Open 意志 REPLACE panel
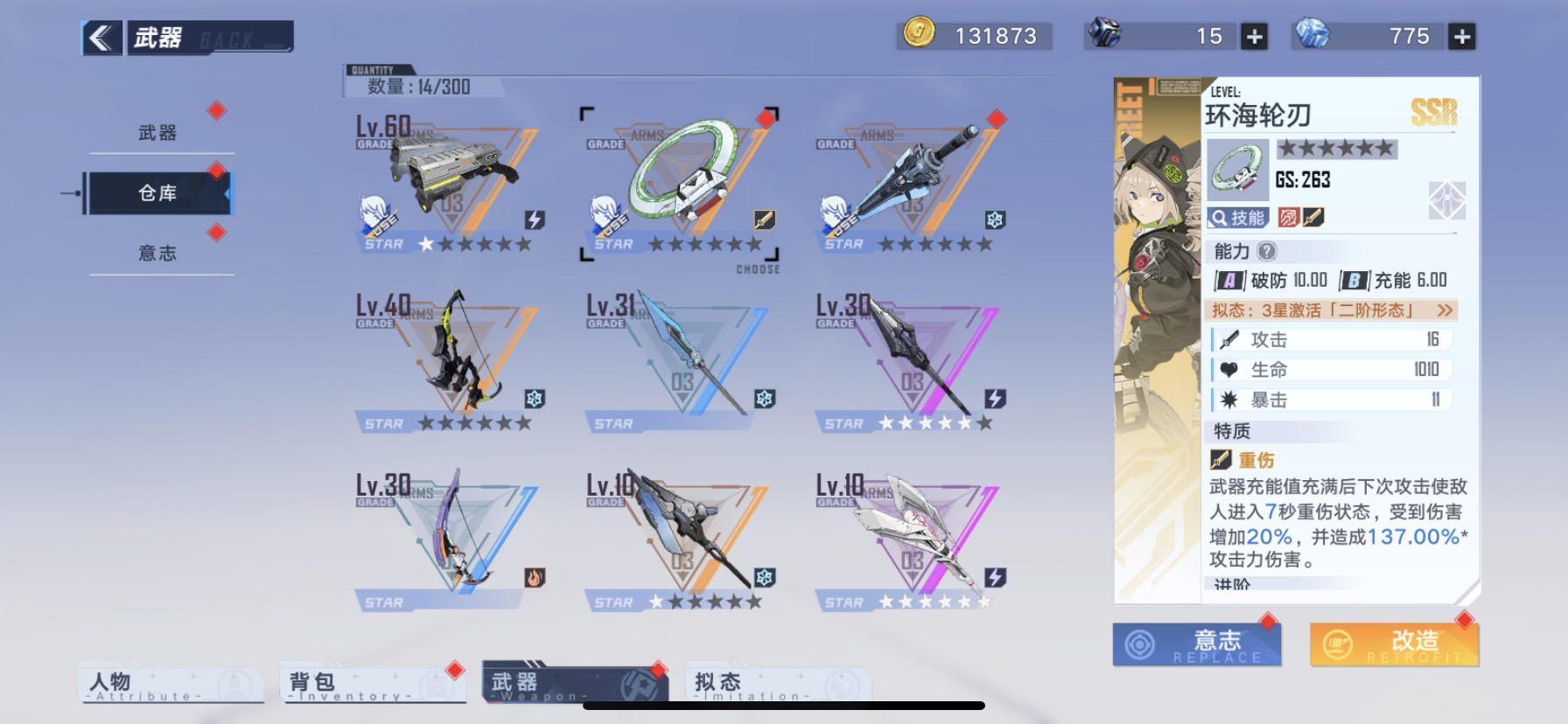The height and width of the screenshot is (724, 1568). click(1197, 644)
